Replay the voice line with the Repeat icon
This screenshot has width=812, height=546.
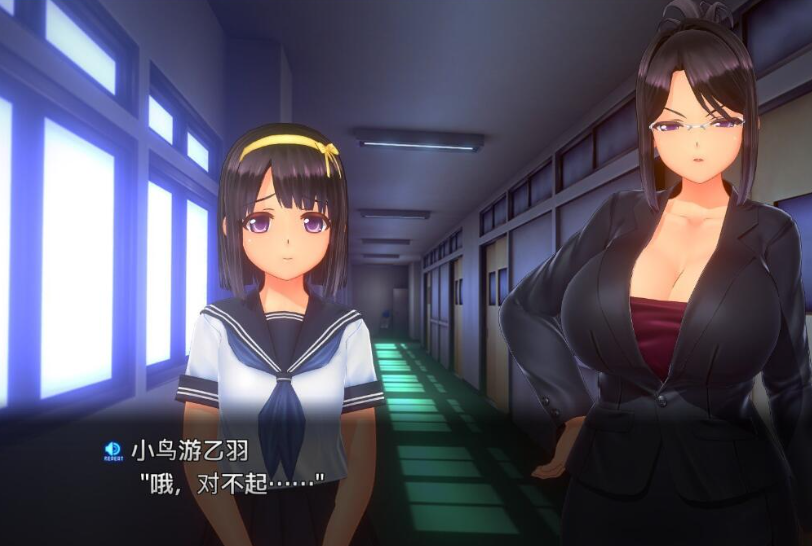tap(113, 452)
